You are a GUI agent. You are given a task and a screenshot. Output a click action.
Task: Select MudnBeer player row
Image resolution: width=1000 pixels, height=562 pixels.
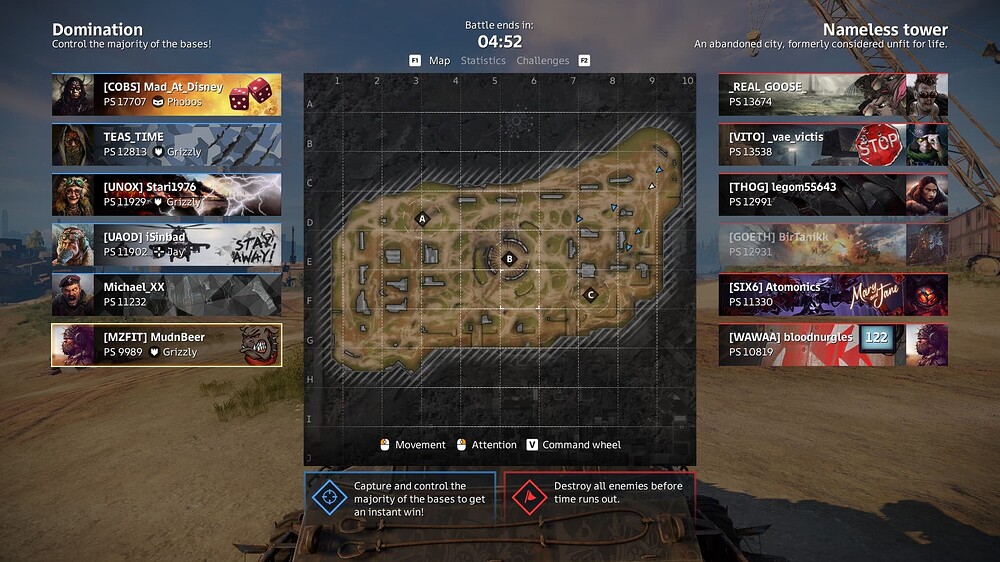point(166,344)
